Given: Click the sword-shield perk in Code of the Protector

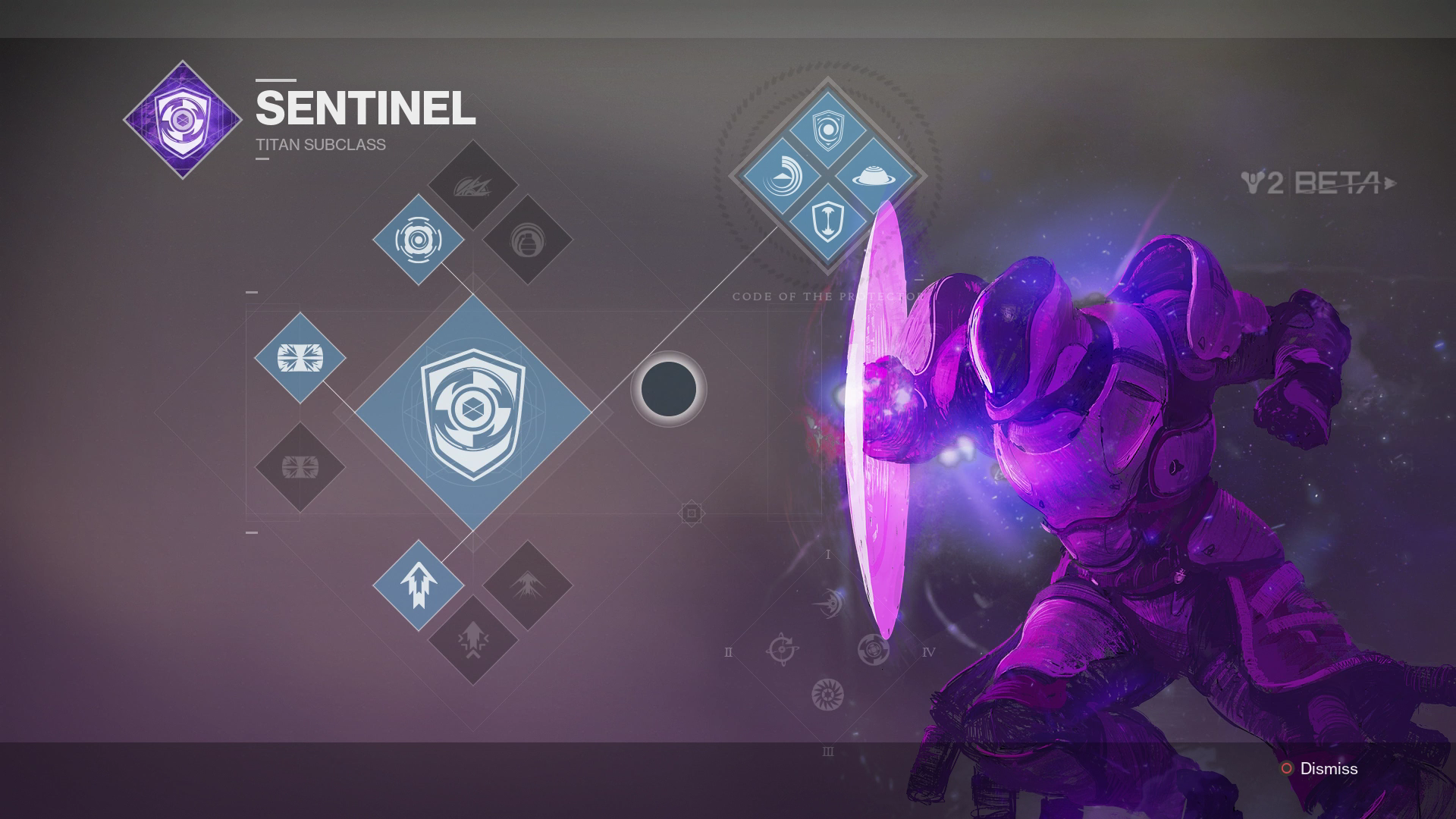Looking at the screenshot, I should [x=828, y=220].
